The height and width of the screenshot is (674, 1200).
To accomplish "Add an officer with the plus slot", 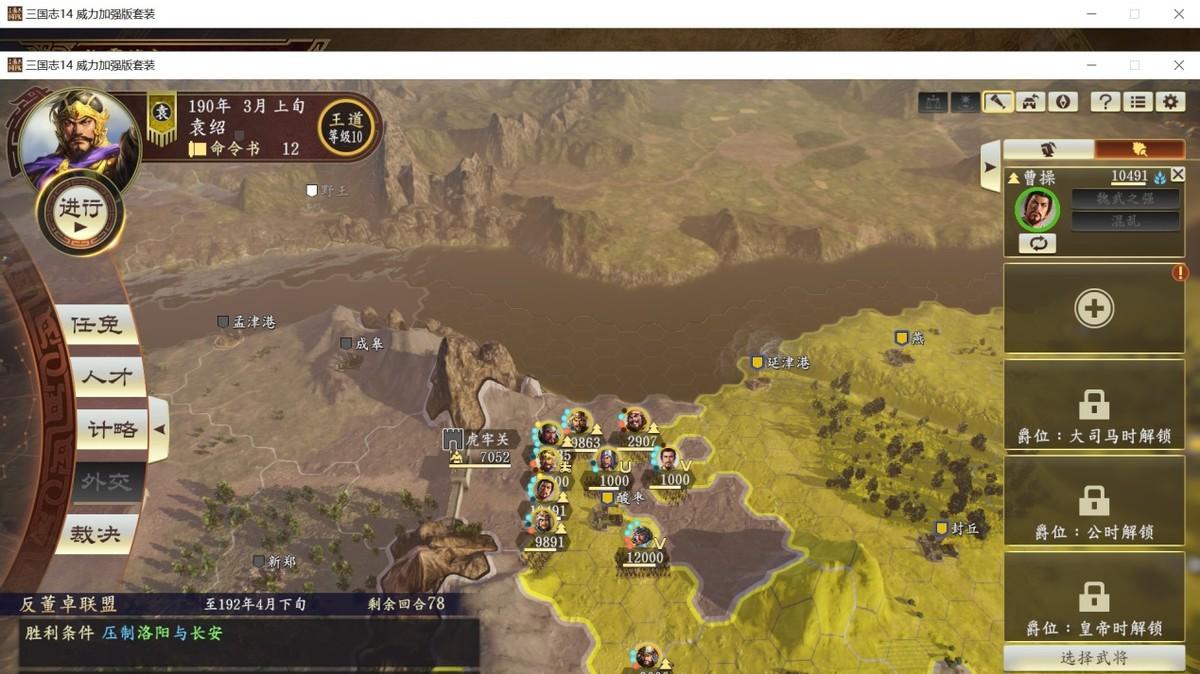I will point(1094,309).
